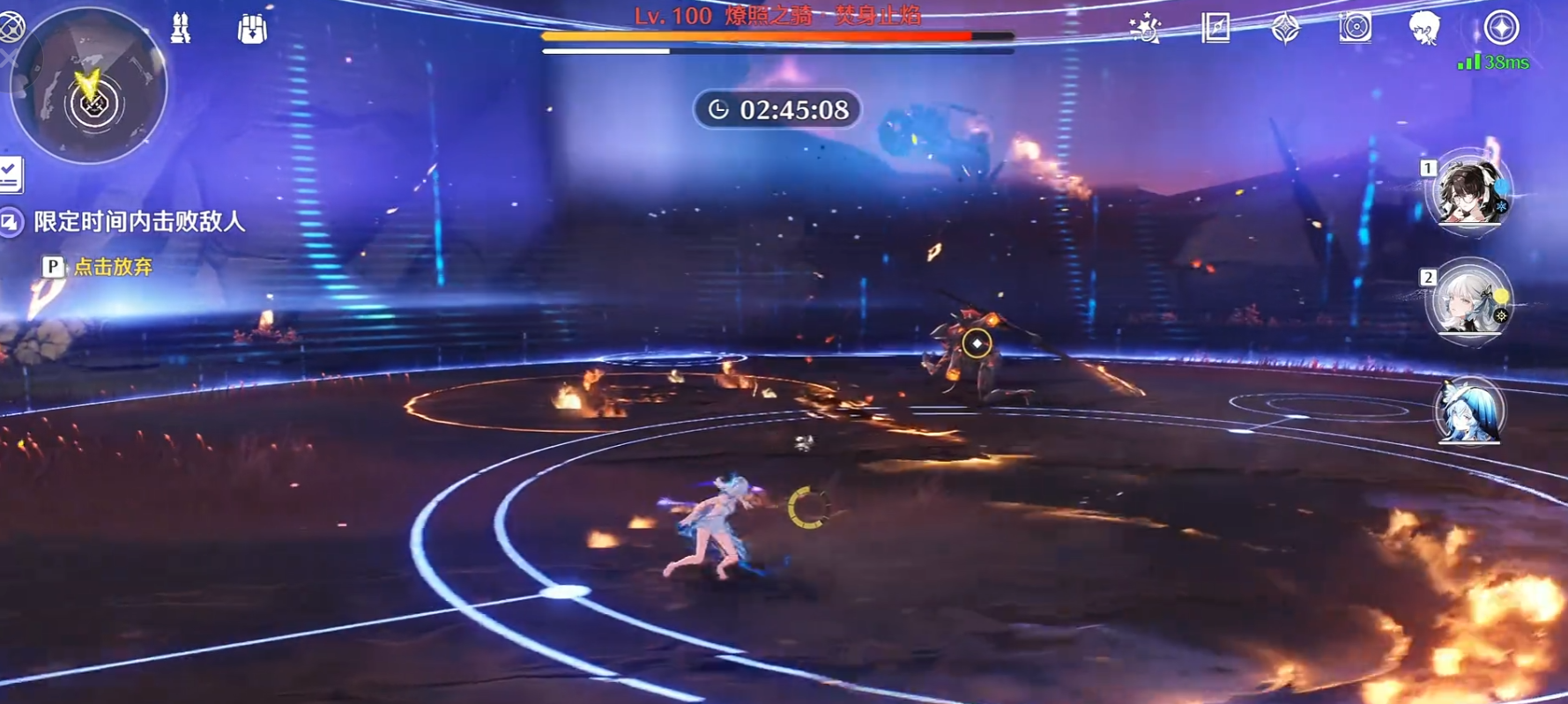Select the 限定时间内击败敌人 objective tracker
The image size is (1568, 704).
pos(138,222)
